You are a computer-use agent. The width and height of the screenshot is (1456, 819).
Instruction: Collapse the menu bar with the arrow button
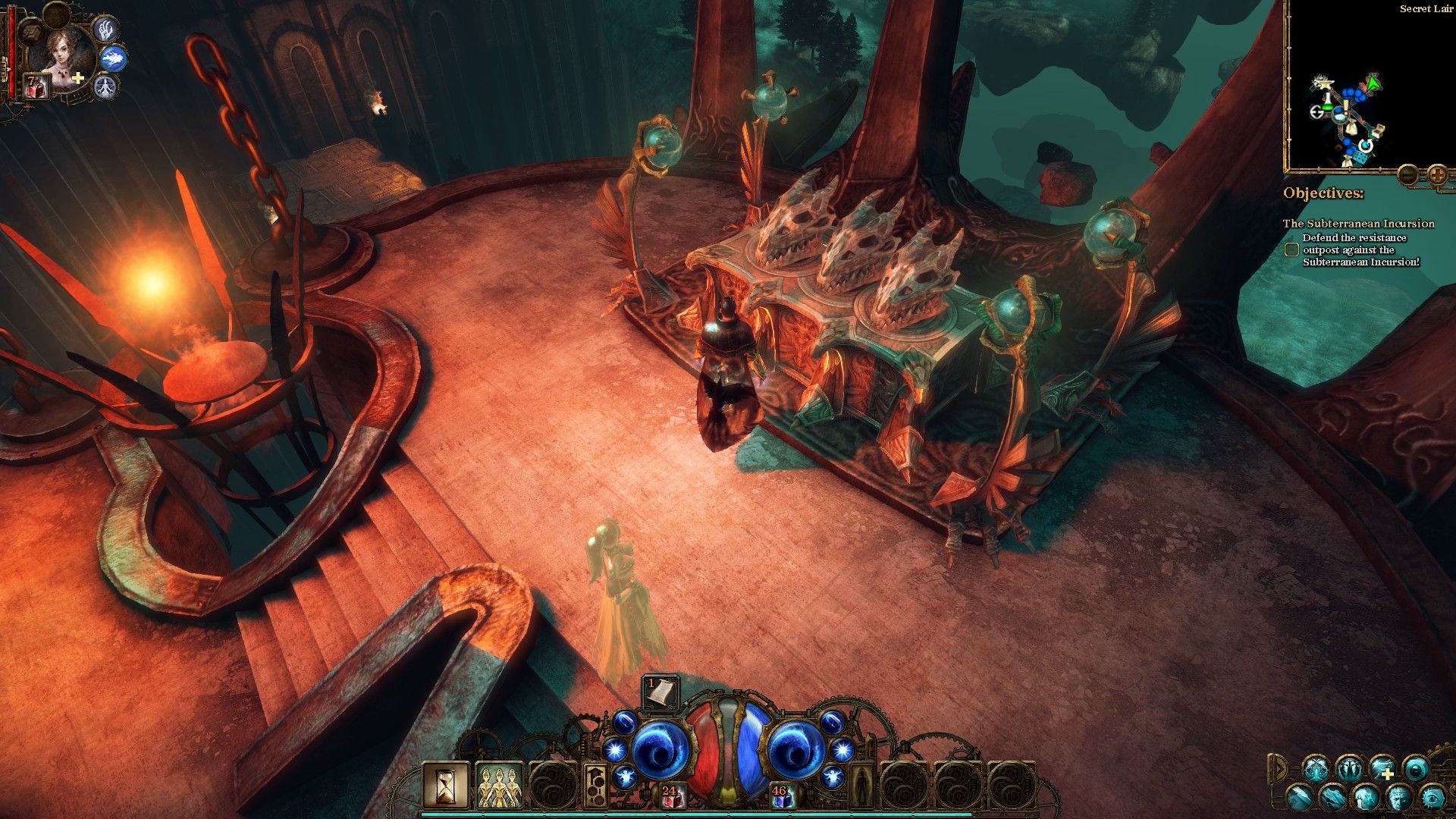[1279, 769]
